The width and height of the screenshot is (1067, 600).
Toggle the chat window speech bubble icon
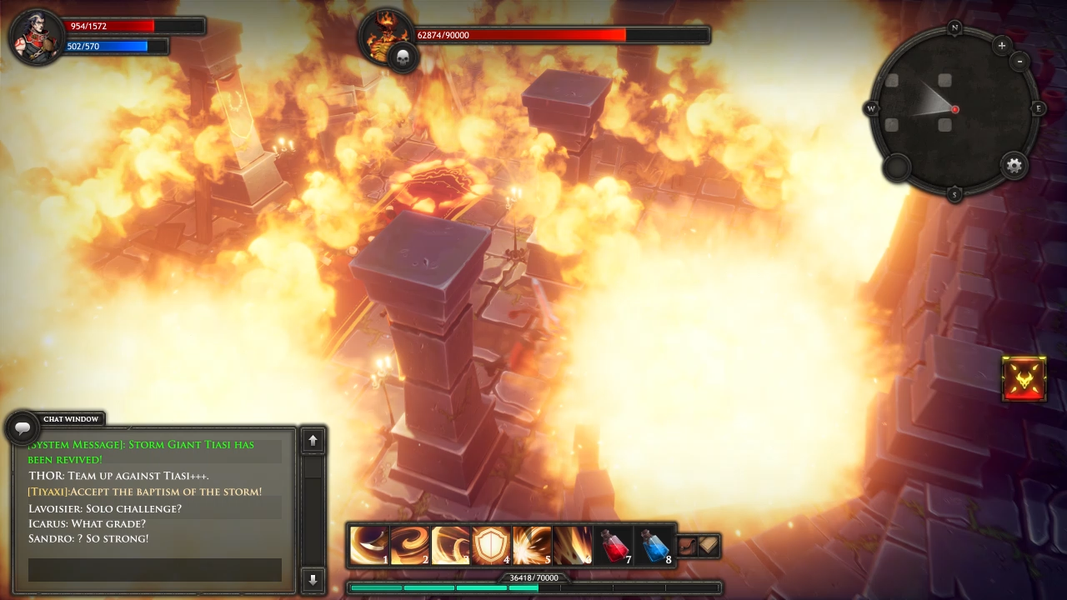coord(22,427)
